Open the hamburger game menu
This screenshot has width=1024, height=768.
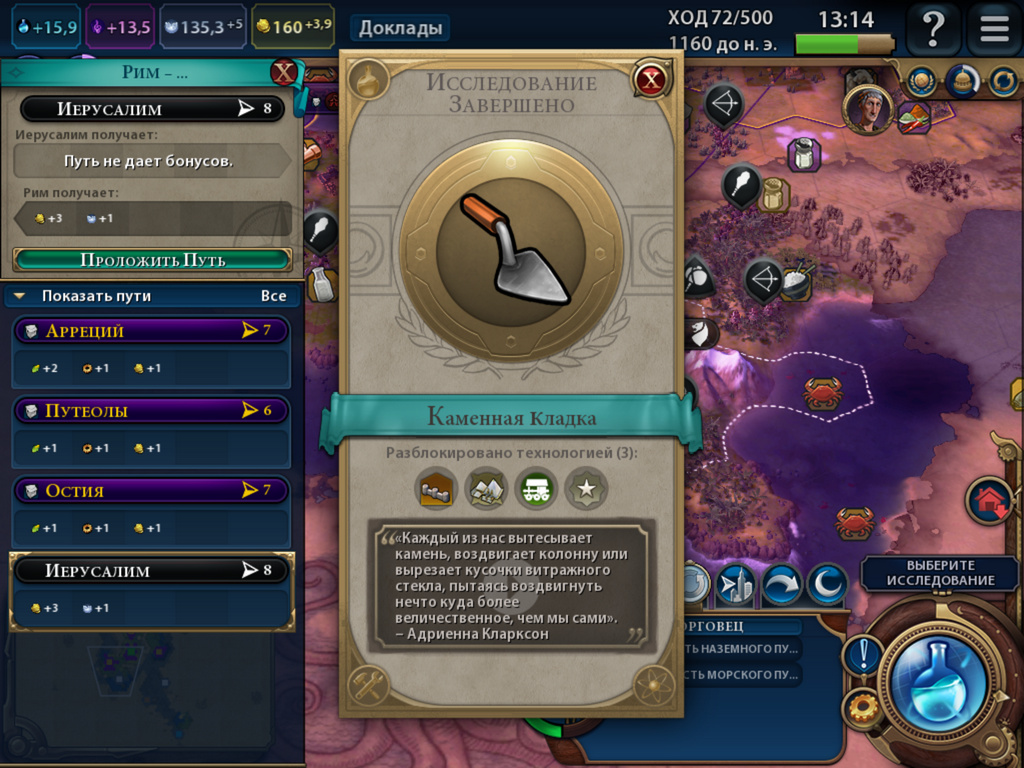coord(994,28)
